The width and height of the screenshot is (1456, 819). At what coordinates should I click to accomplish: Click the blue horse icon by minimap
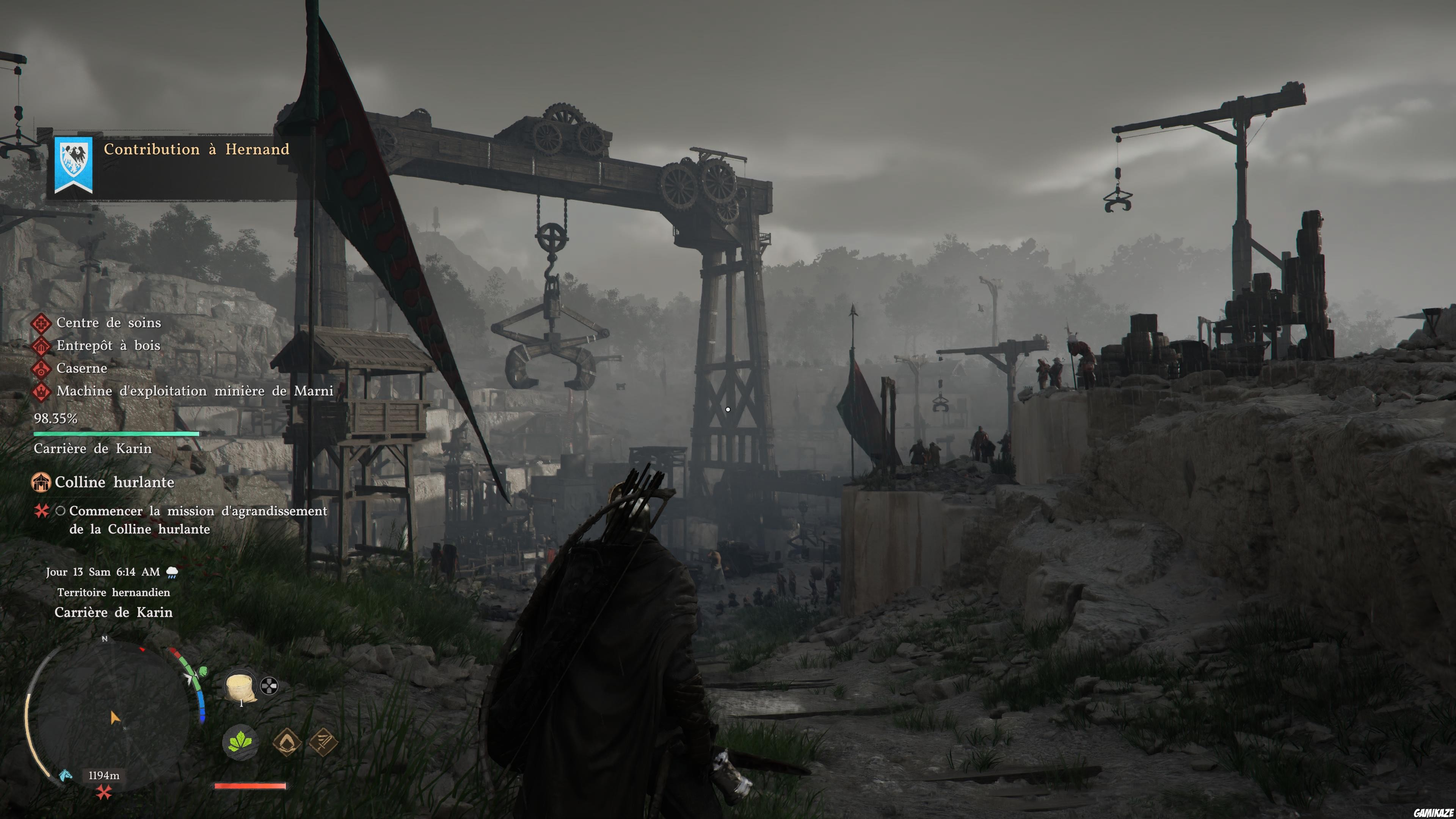tap(66, 774)
